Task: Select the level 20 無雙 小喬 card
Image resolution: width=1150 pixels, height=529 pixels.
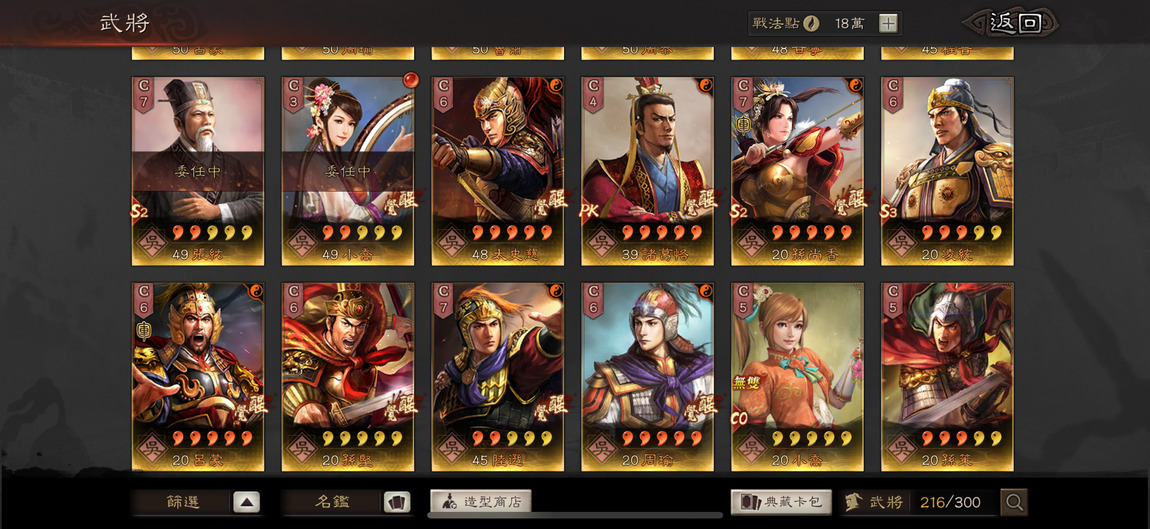Action: coord(798,376)
